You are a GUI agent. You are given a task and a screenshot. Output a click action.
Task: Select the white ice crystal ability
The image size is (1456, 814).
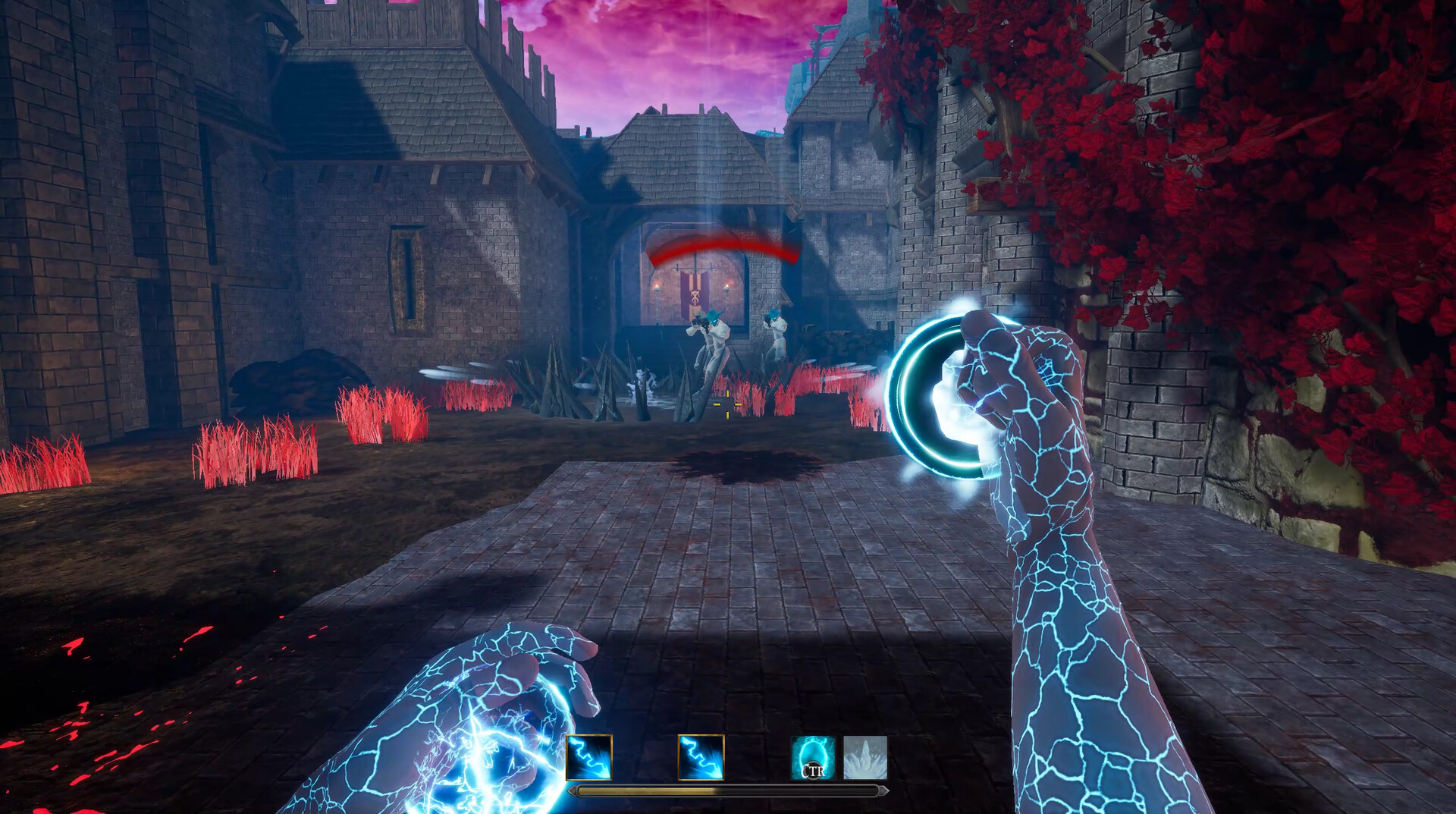865,757
